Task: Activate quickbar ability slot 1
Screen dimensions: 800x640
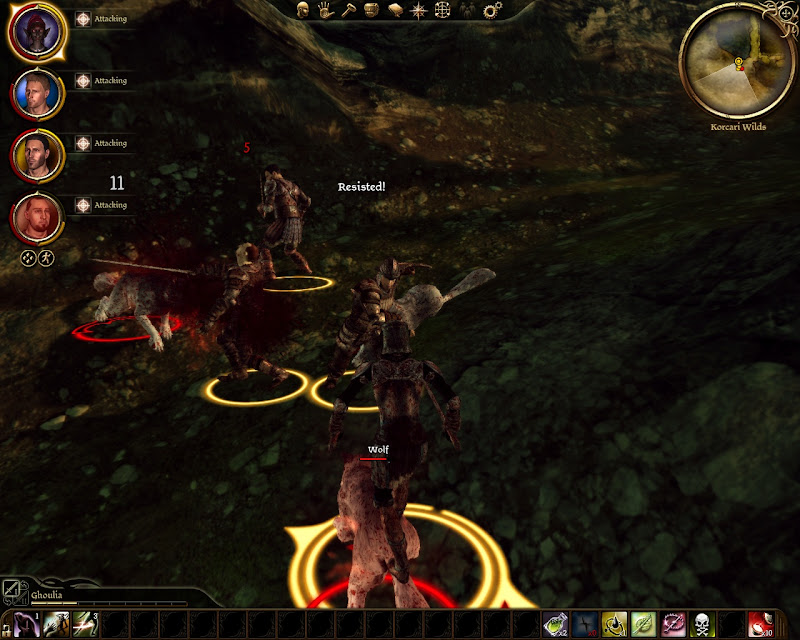Action: point(27,624)
